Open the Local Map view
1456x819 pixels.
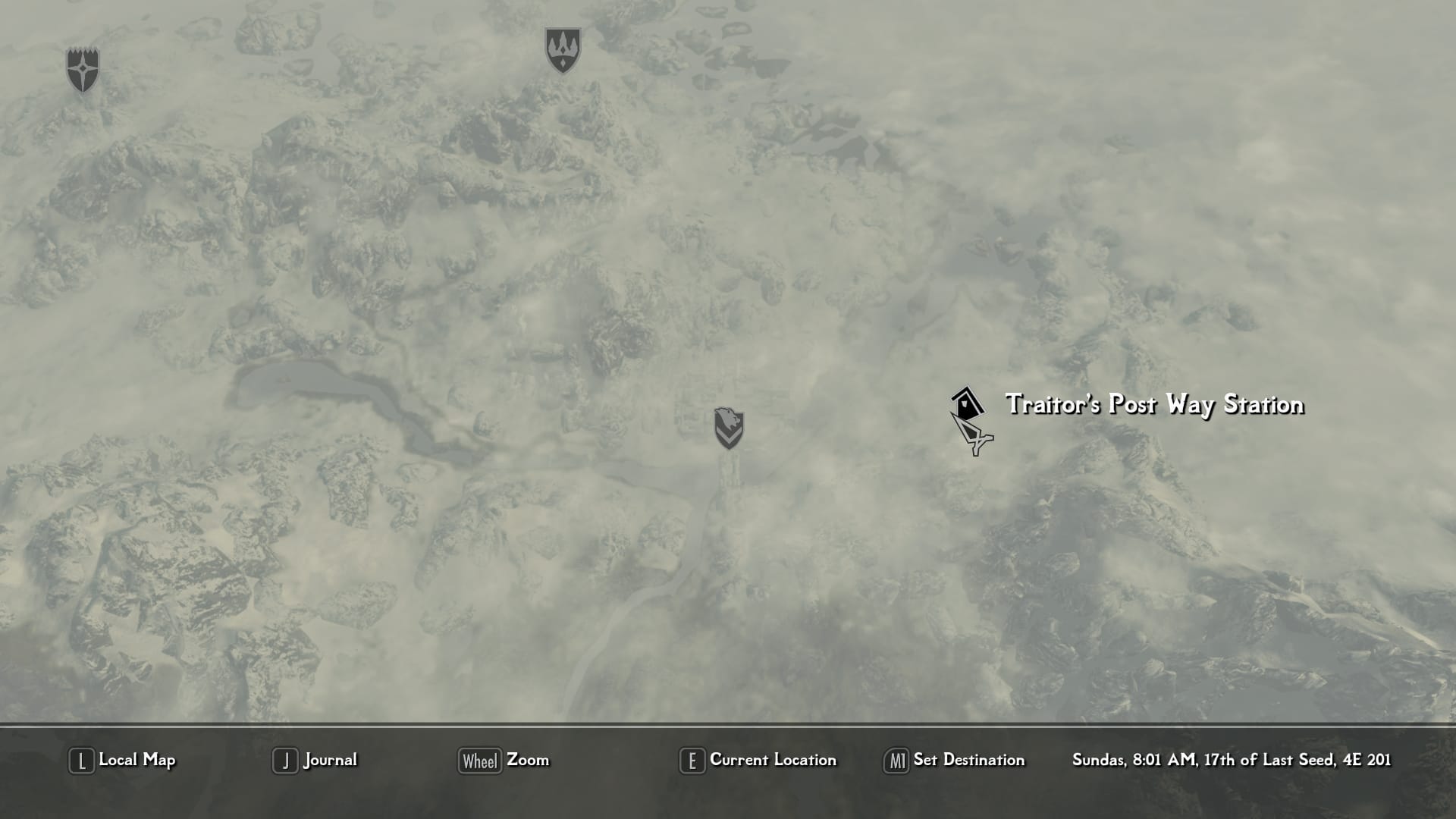(x=123, y=760)
